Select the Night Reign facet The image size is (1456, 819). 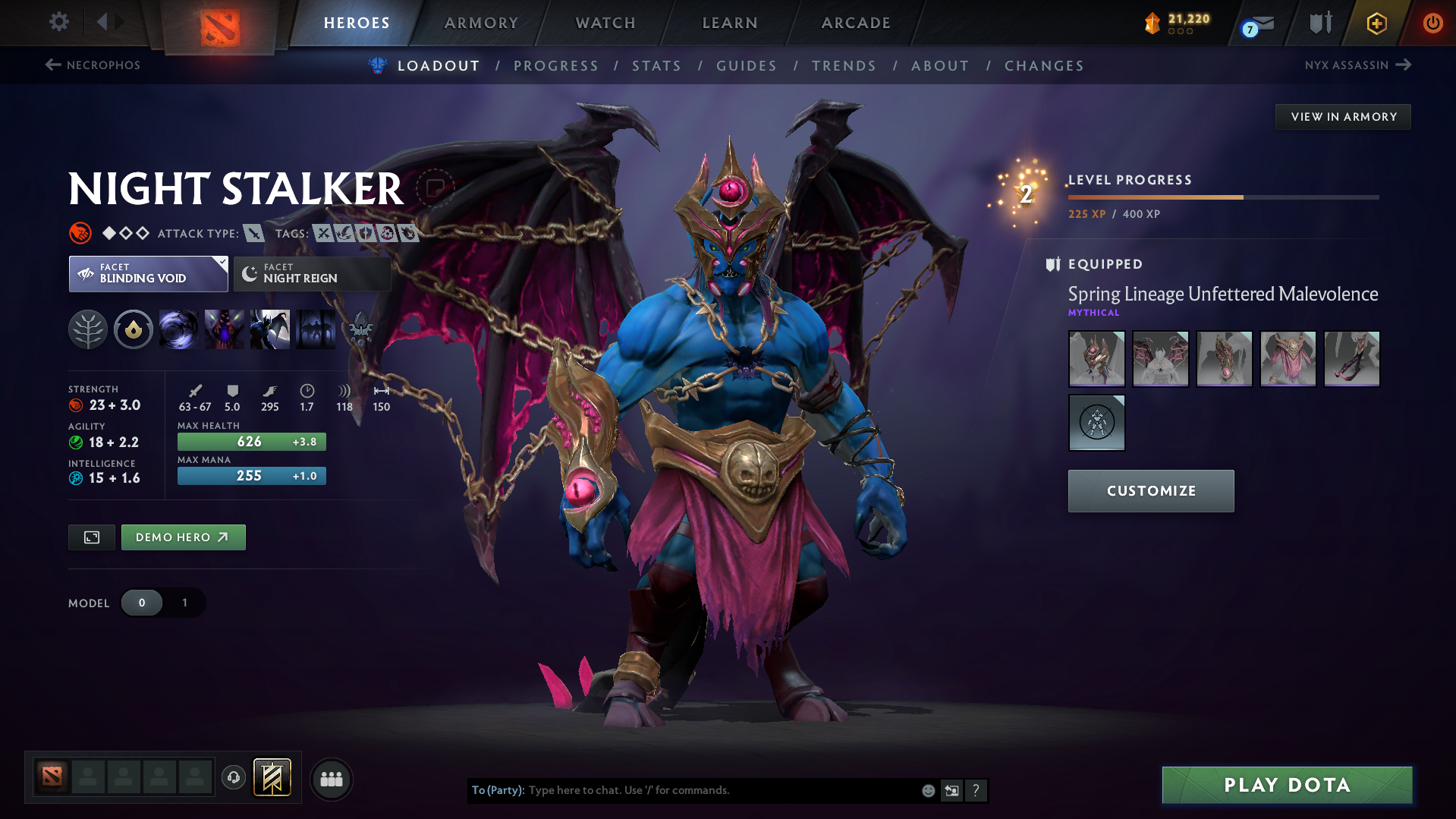[x=311, y=274]
